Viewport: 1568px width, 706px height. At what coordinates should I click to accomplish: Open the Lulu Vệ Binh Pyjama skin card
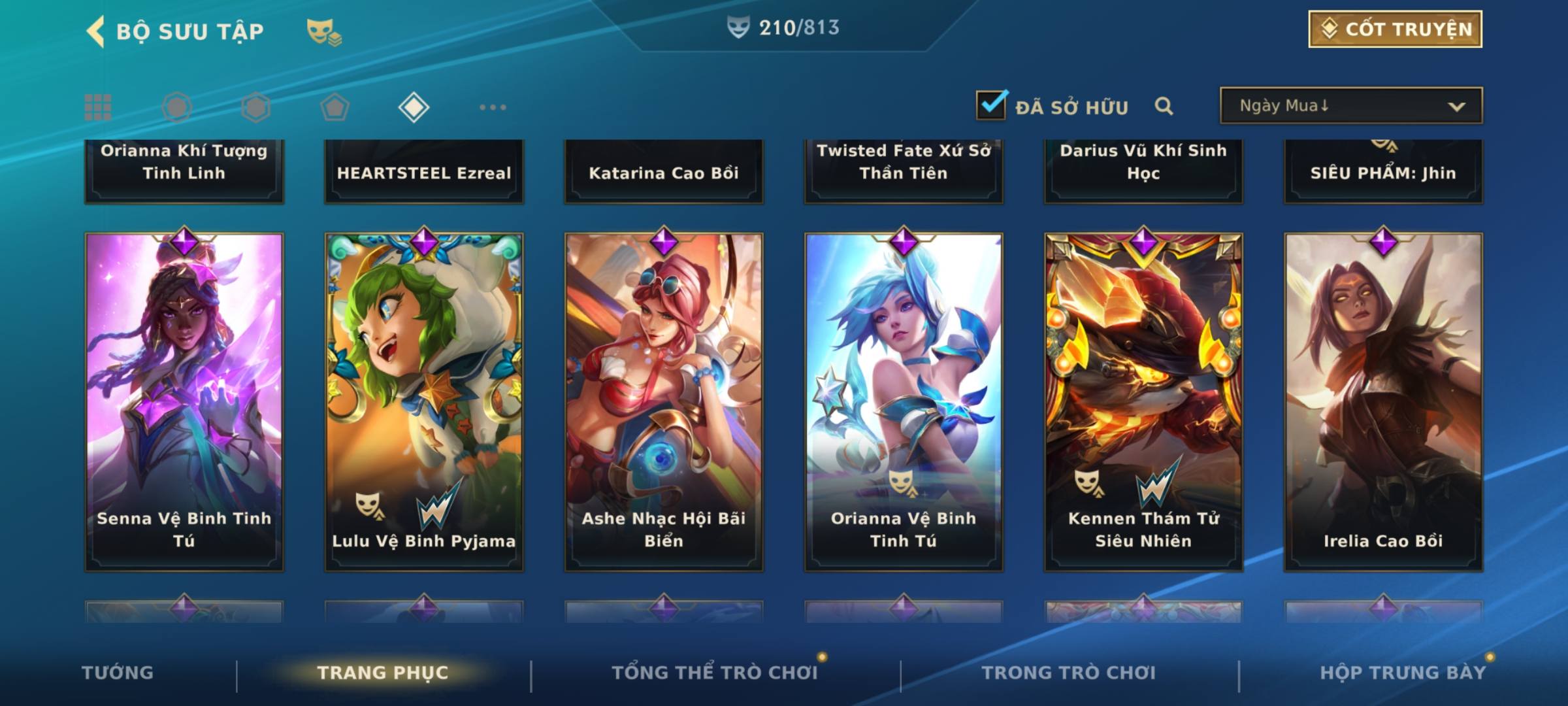coord(424,401)
